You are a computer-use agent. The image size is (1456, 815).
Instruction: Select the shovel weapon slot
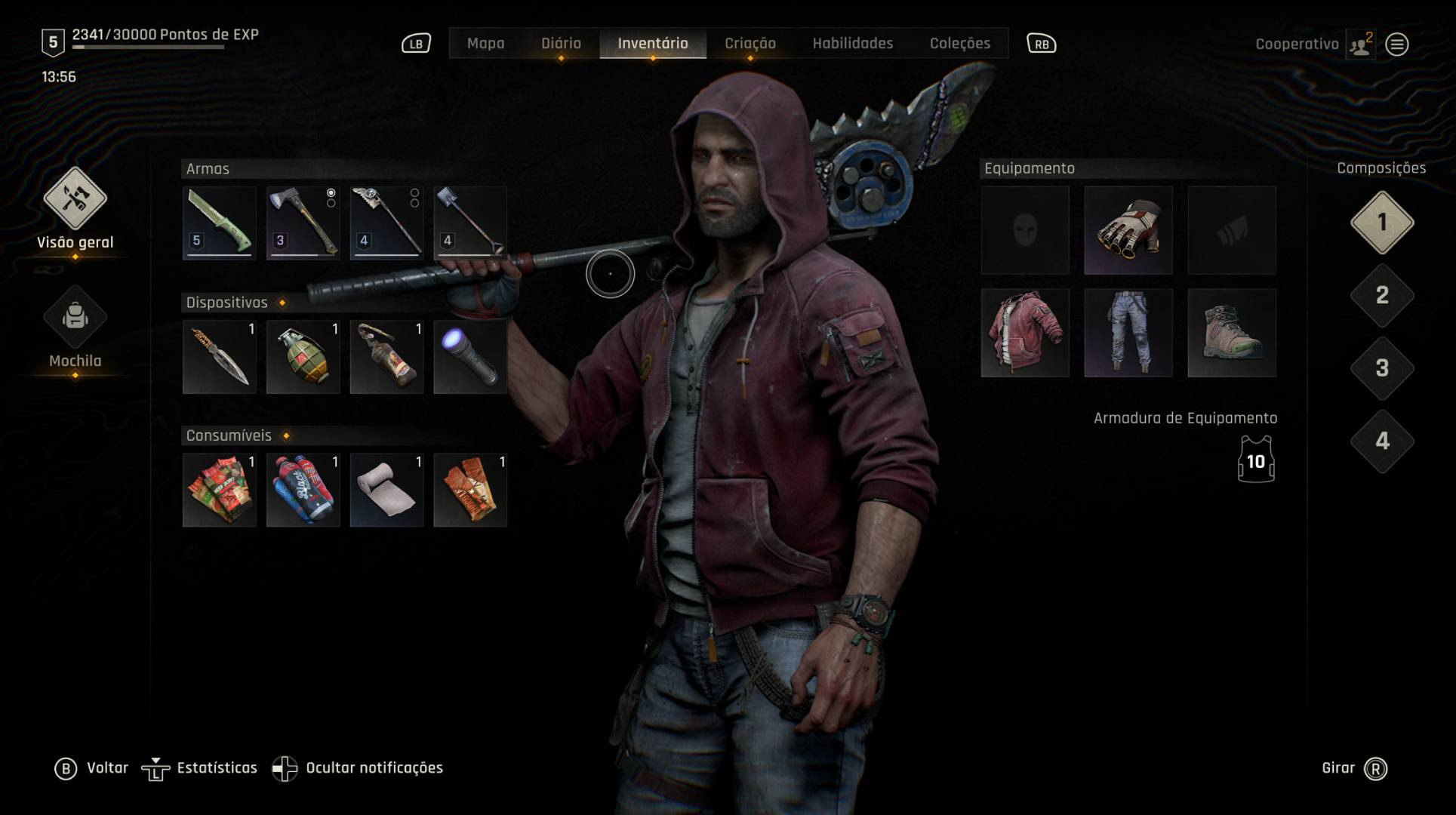coord(470,223)
